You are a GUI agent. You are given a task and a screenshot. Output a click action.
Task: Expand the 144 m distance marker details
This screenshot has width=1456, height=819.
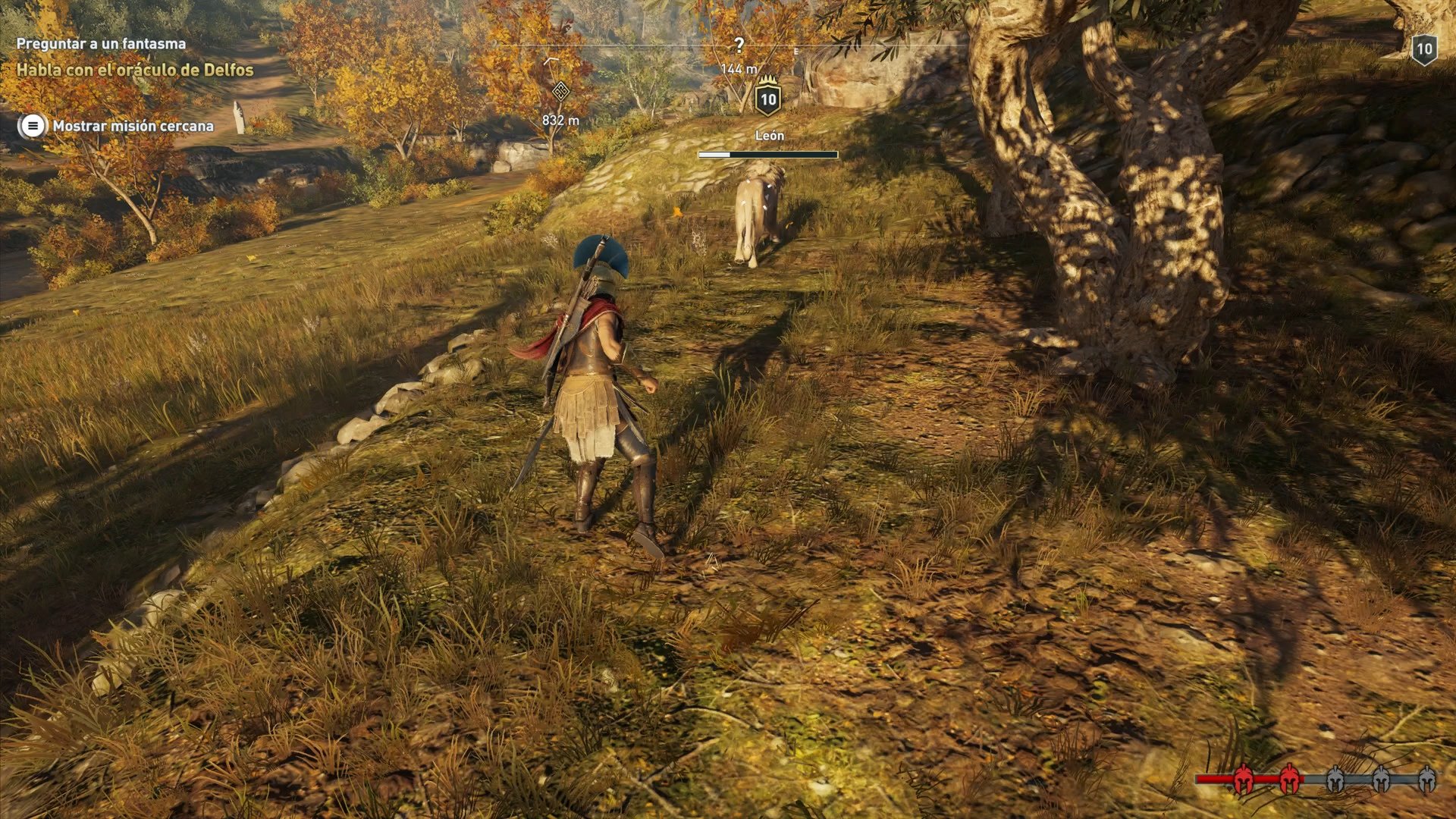click(x=738, y=69)
